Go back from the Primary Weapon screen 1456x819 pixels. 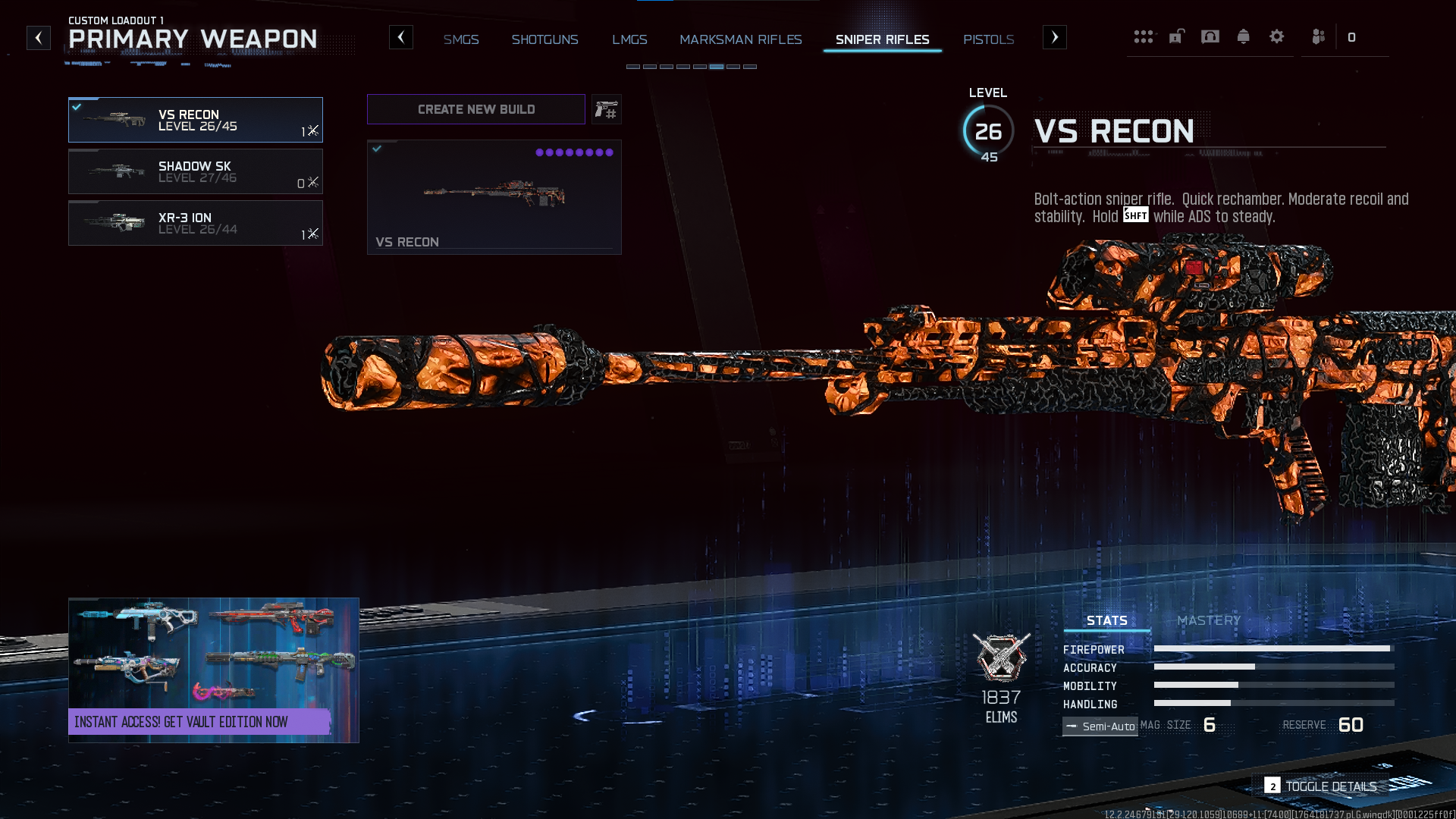pyautogui.click(x=39, y=38)
